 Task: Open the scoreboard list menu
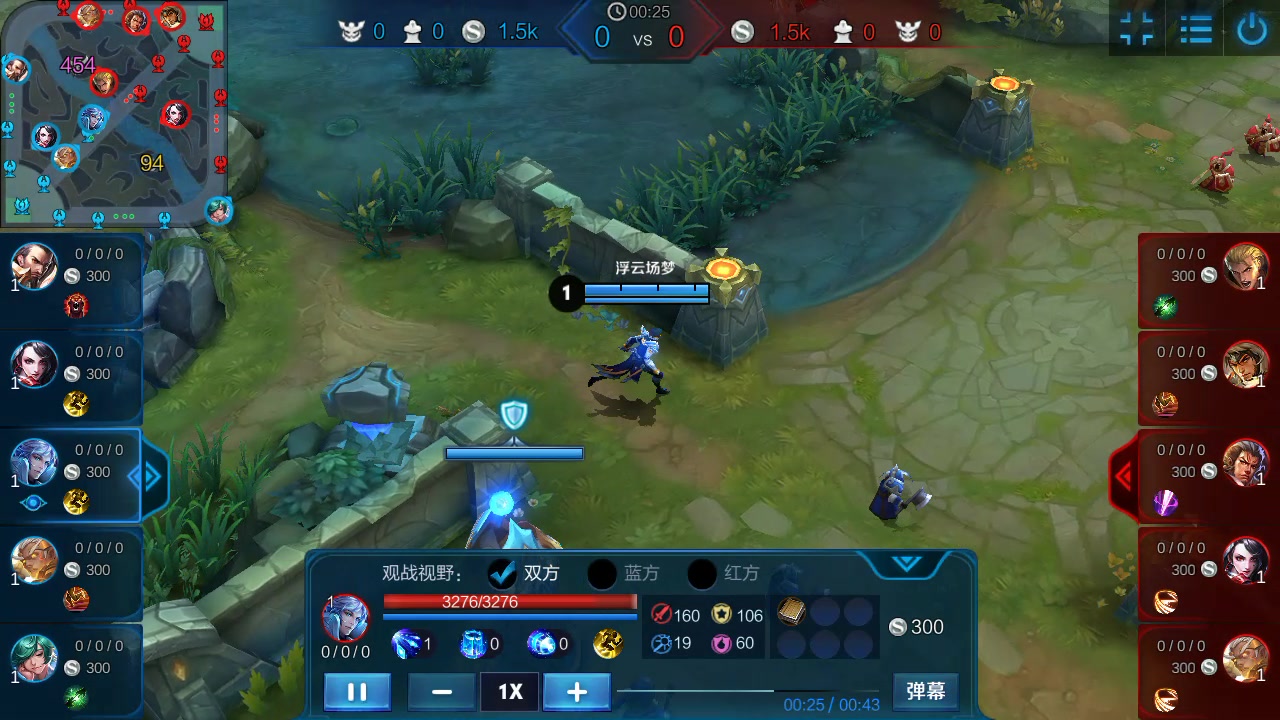[1195, 29]
